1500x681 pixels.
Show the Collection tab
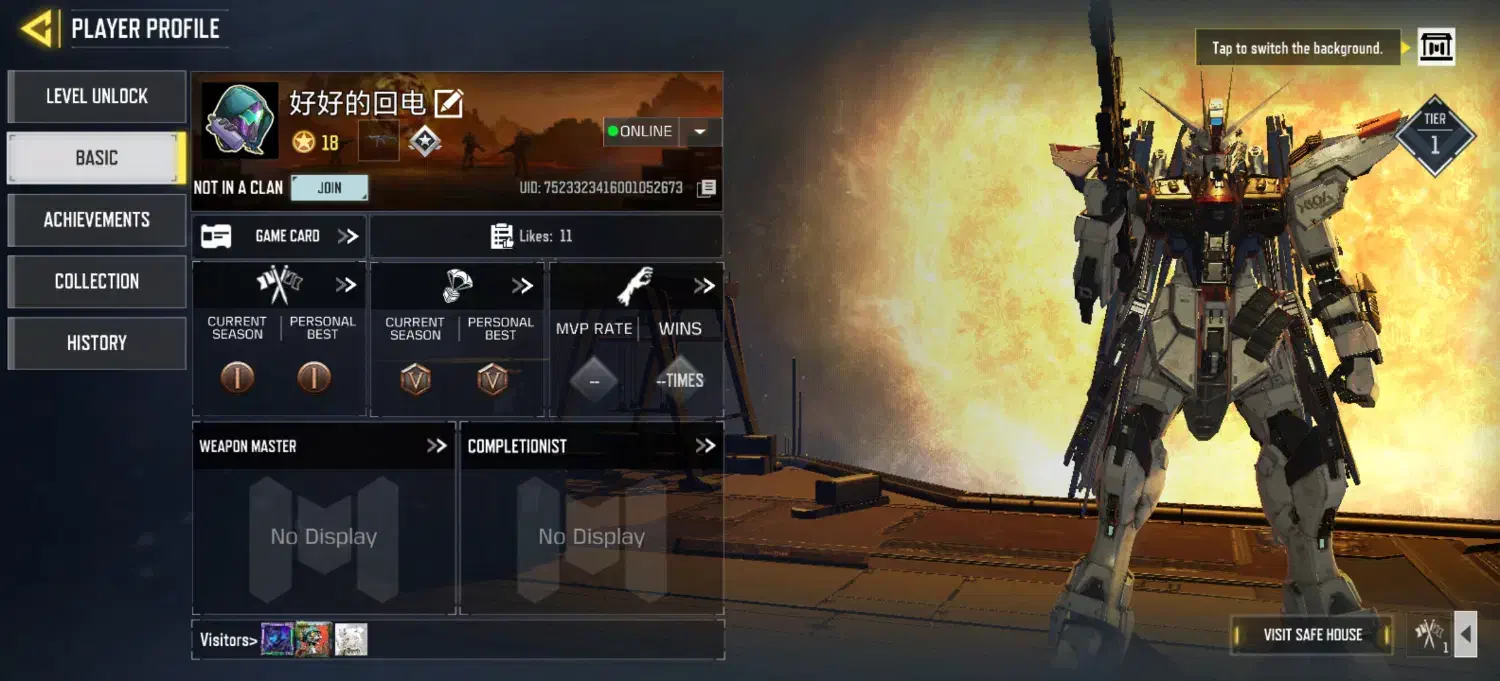pyautogui.click(x=97, y=281)
